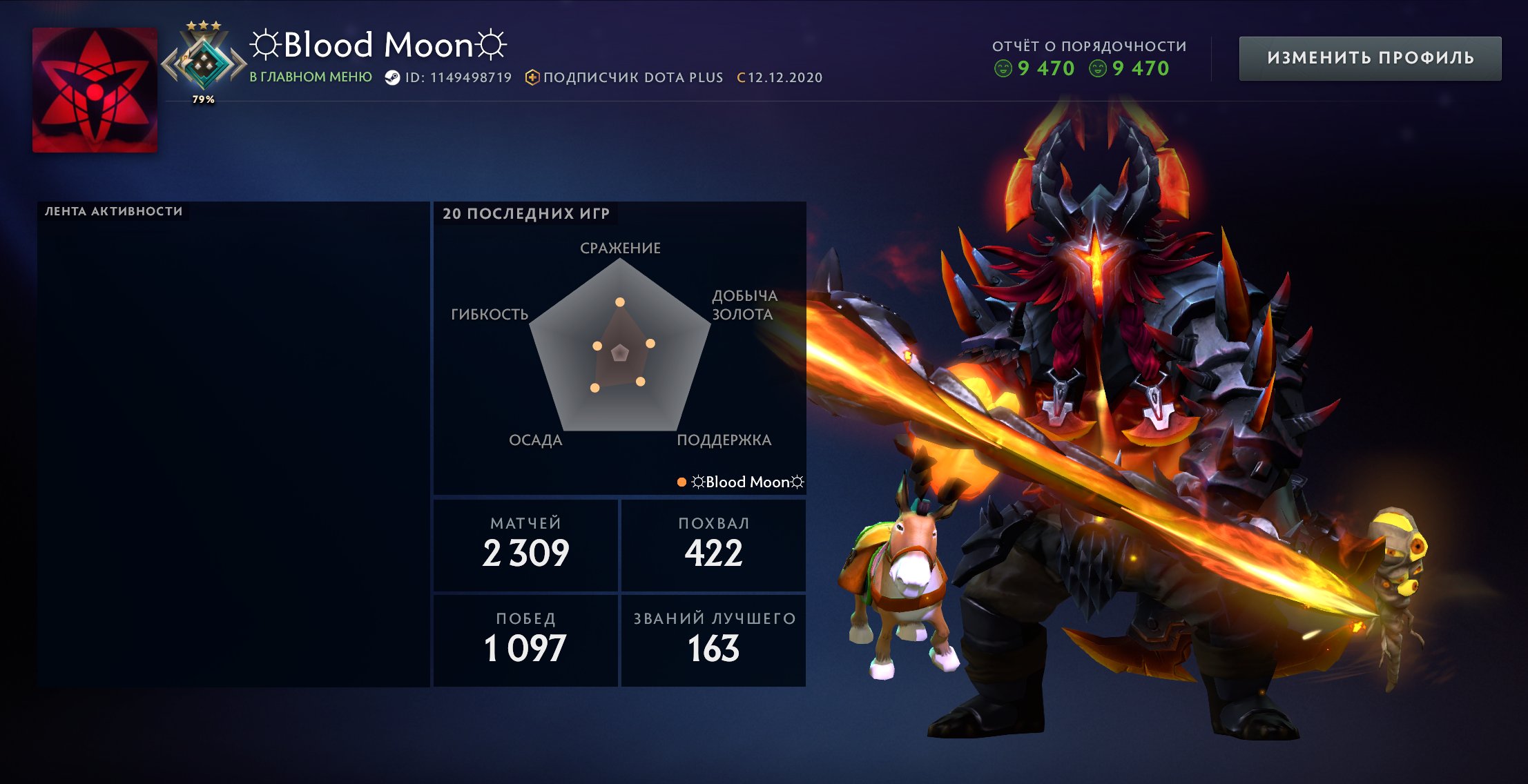The width and height of the screenshot is (1528, 784).
Task: Select the ПОХВАЛ 422 commends tile
Action: coord(713,545)
